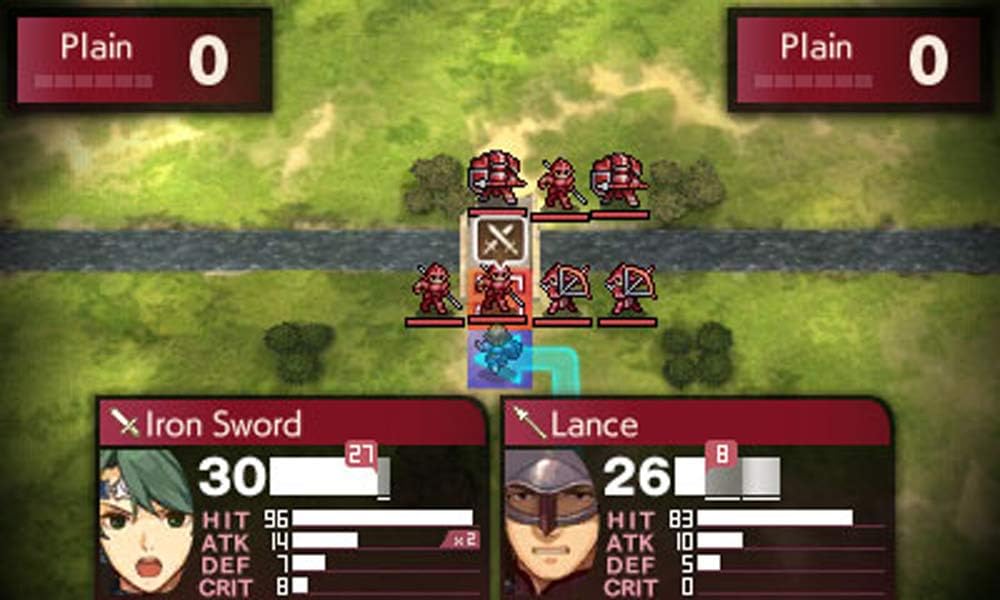Click the crossed swords attack marker
1000x600 pixels.
click(500, 239)
